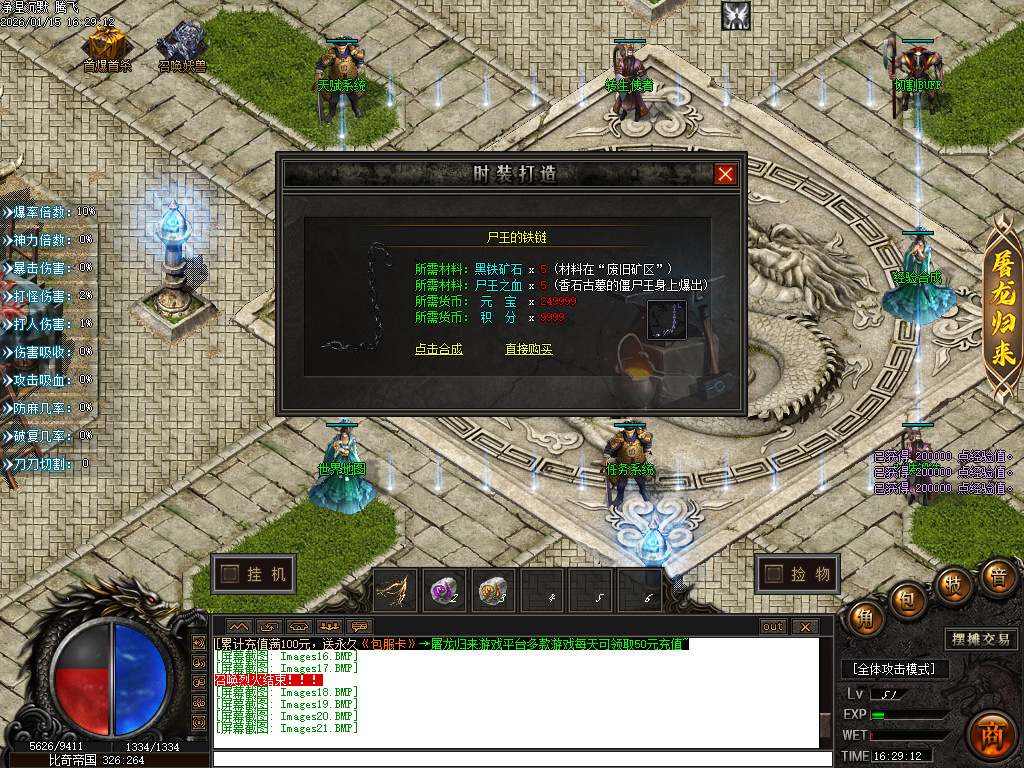Click the chat panel's out button
This screenshot has width=1024, height=768.
point(773,627)
